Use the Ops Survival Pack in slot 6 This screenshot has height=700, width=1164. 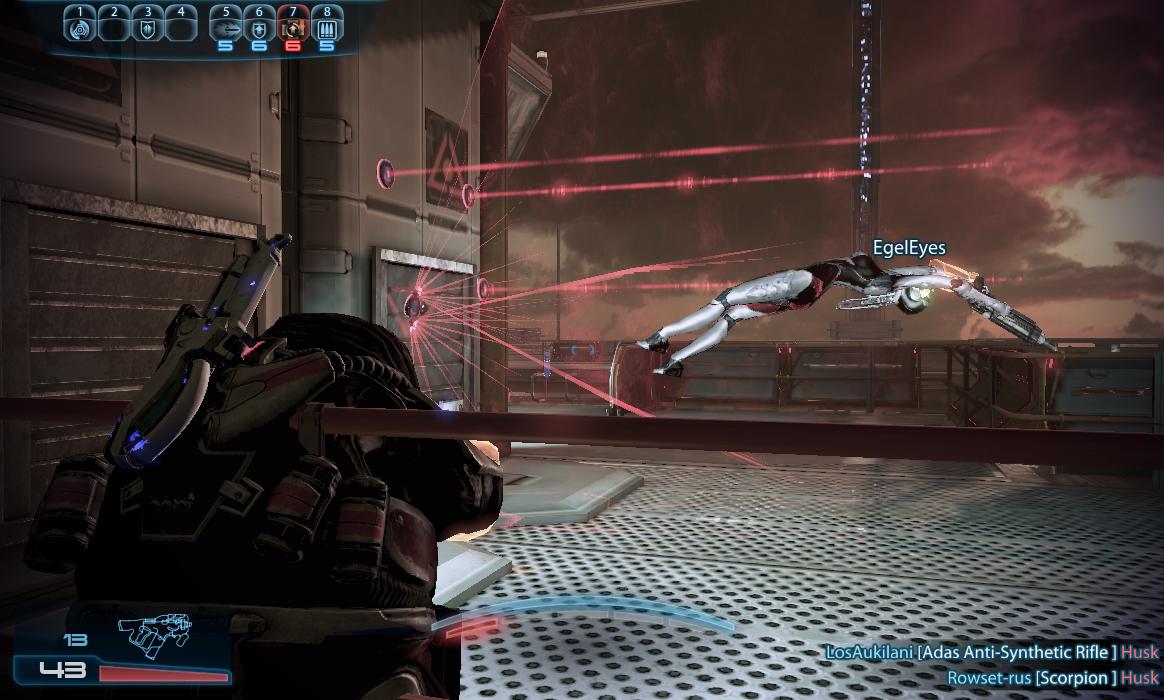(259, 29)
